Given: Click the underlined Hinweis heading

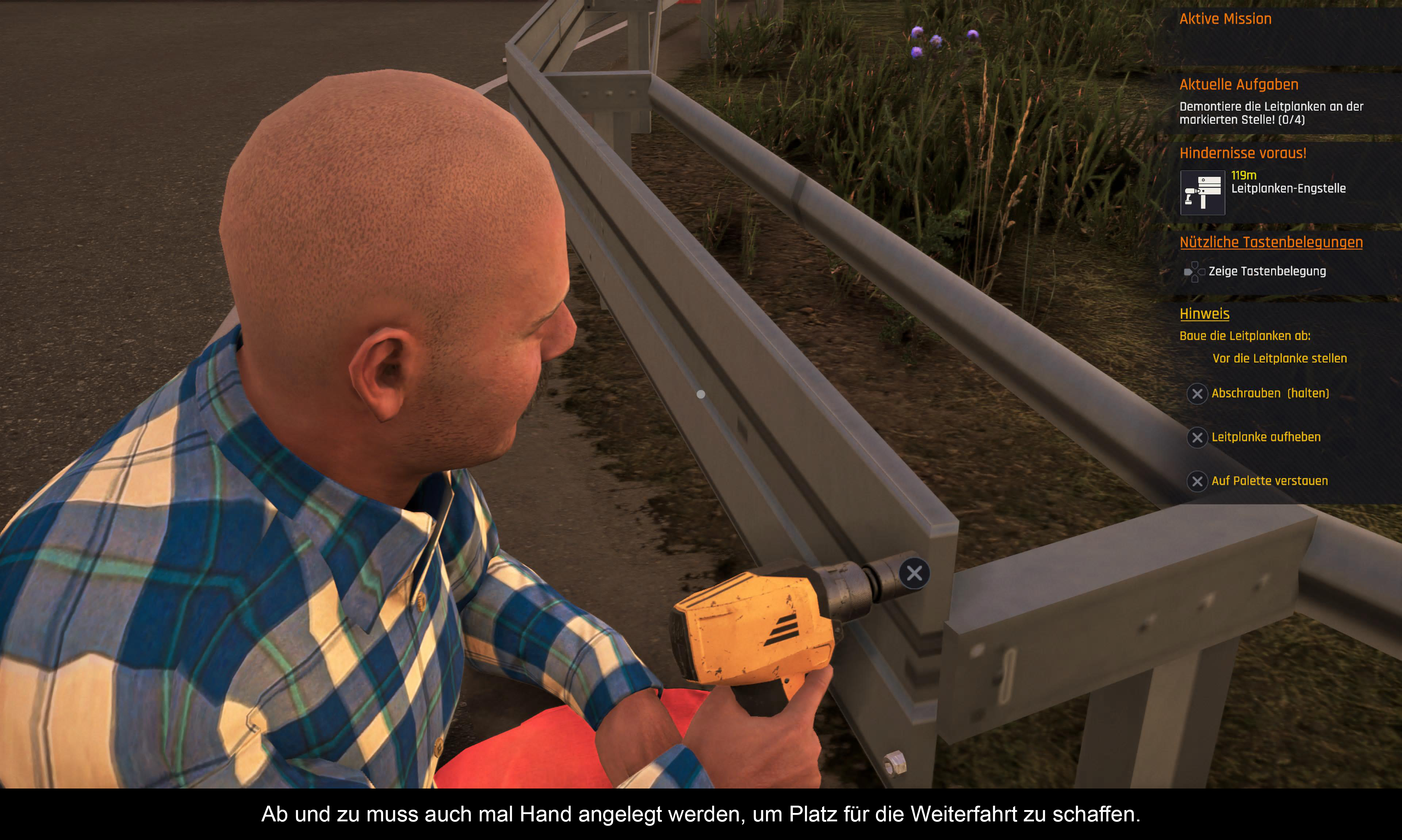Looking at the screenshot, I should click(x=1204, y=314).
